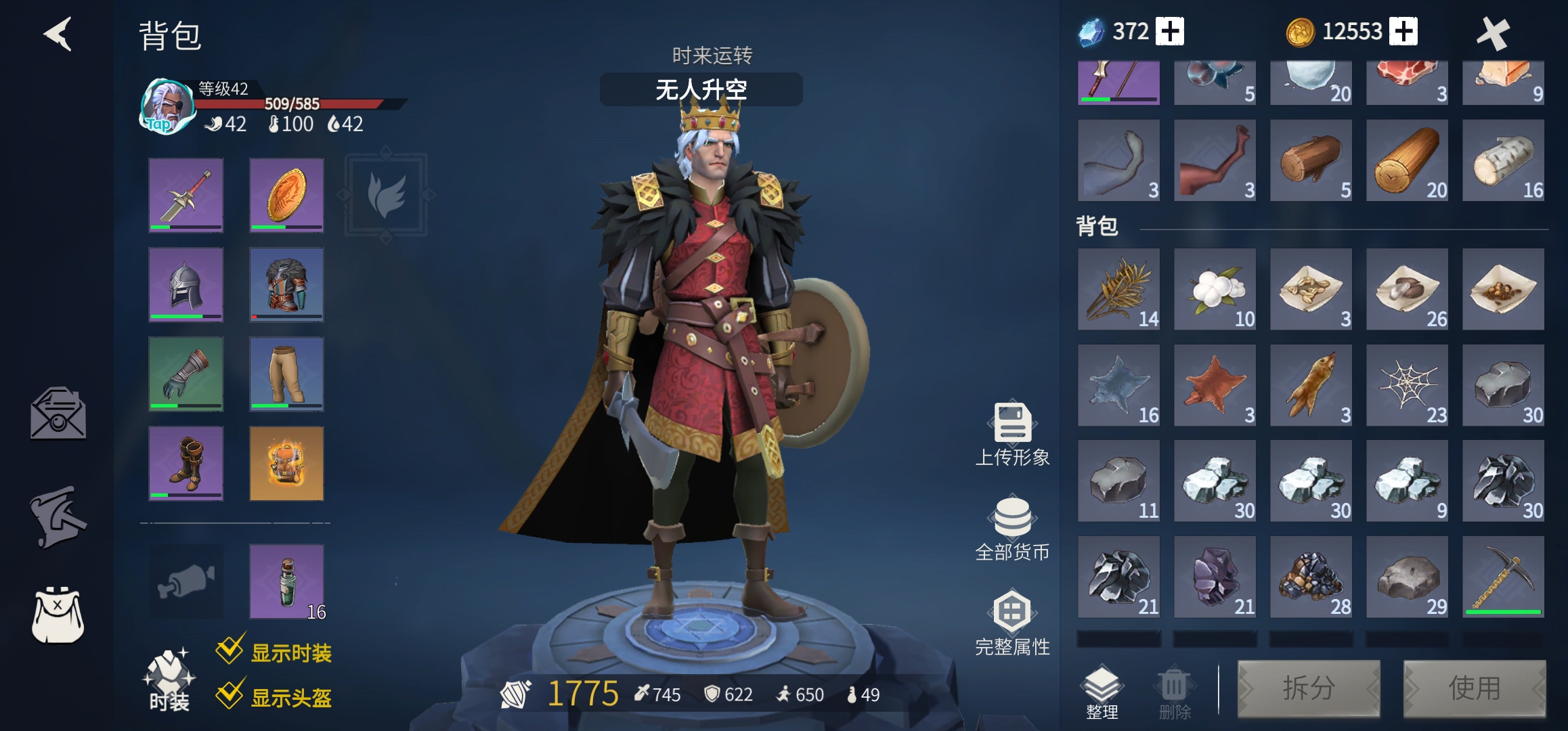Screen dimensions: 1568x731
Task: Open 全部货币 all currencies
Action: [x=1012, y=529]
